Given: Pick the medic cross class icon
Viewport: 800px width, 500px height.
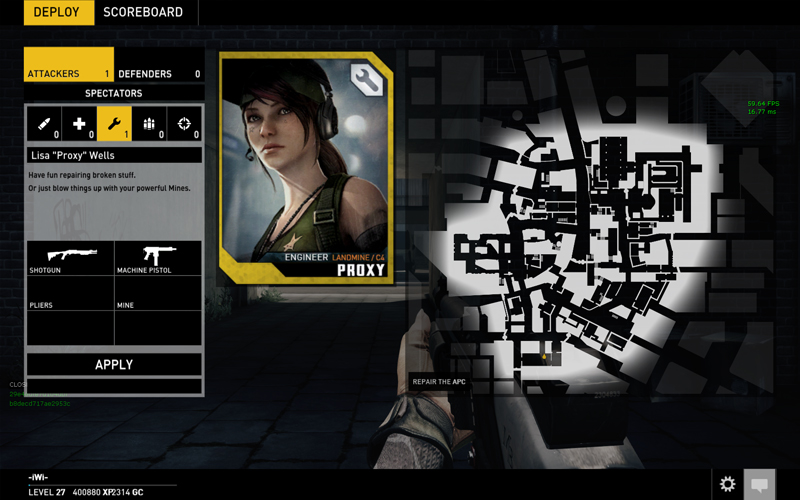Looking at the screenshot, I should click(79, 124).
